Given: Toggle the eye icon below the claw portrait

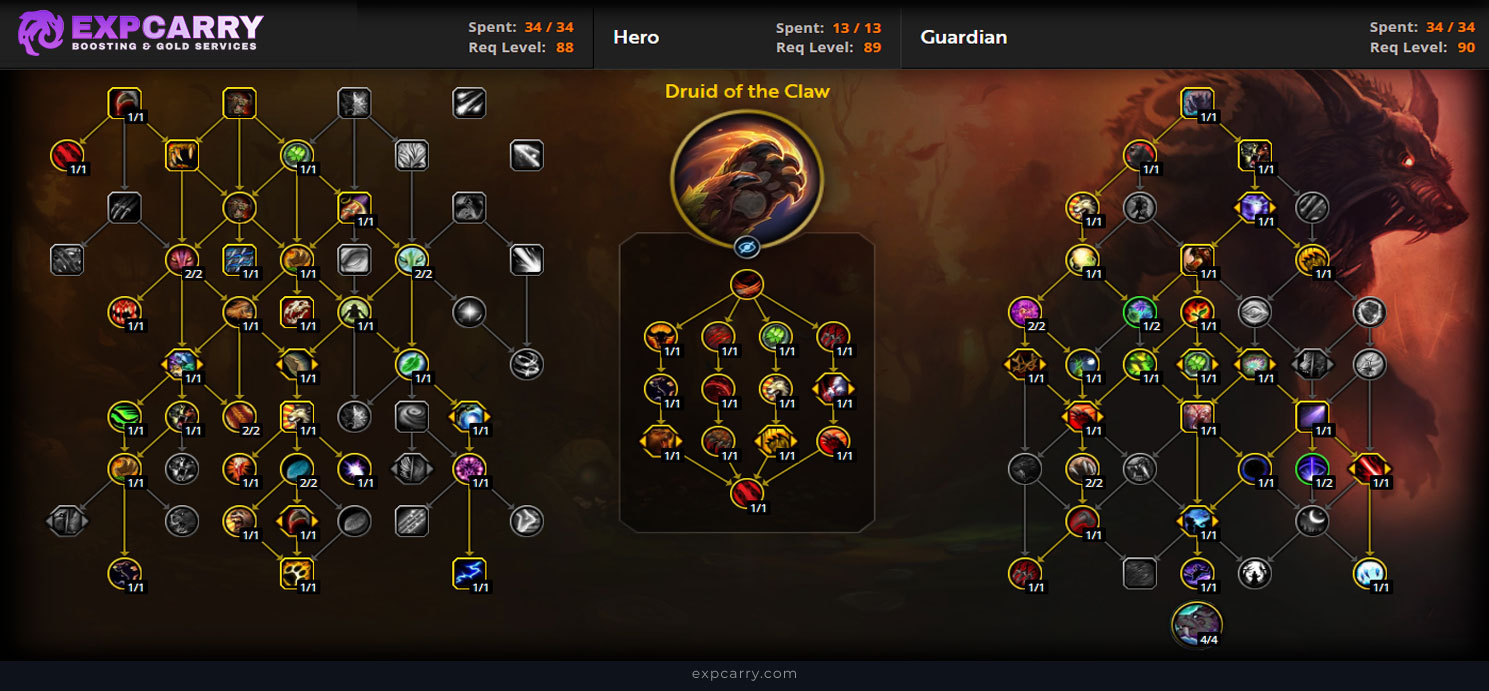Looking at the screenshot, I should (x=746, y=248).
